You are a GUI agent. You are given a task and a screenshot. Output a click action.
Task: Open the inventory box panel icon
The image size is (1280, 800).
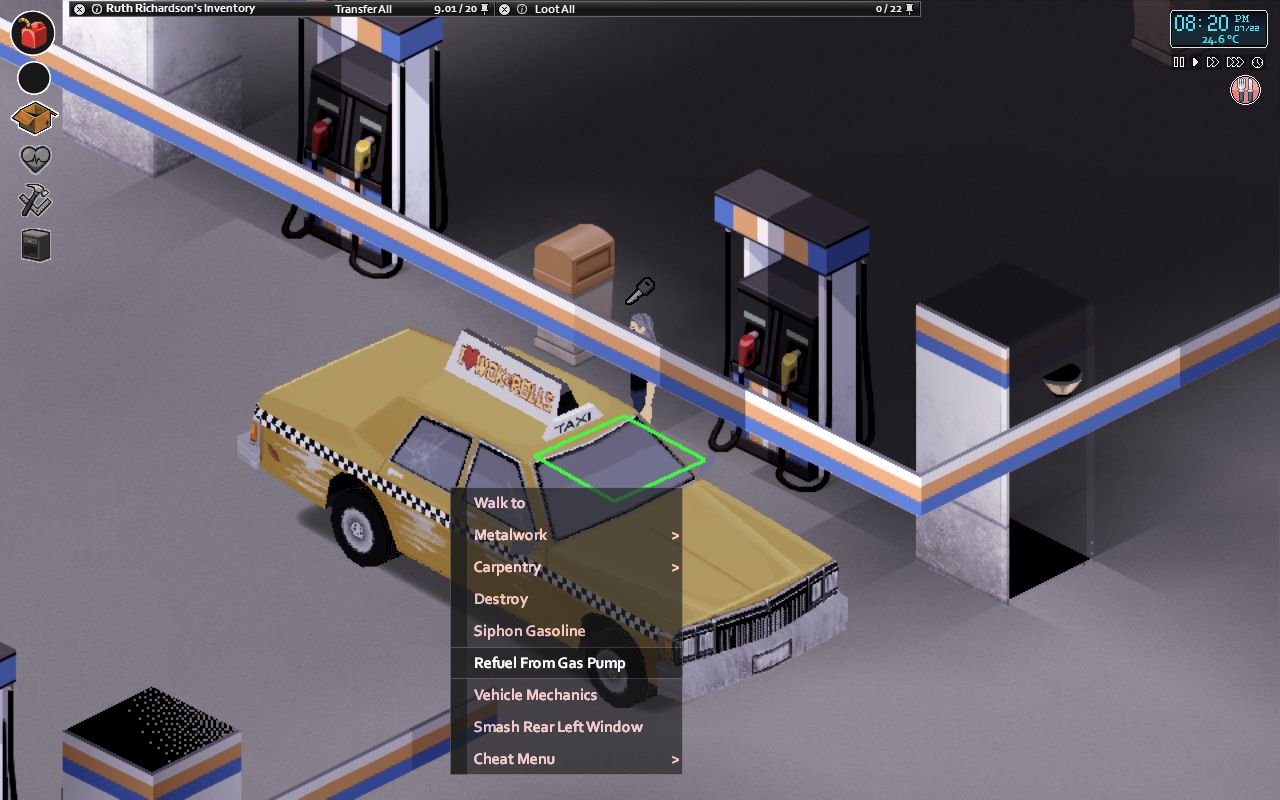[34, 117]
